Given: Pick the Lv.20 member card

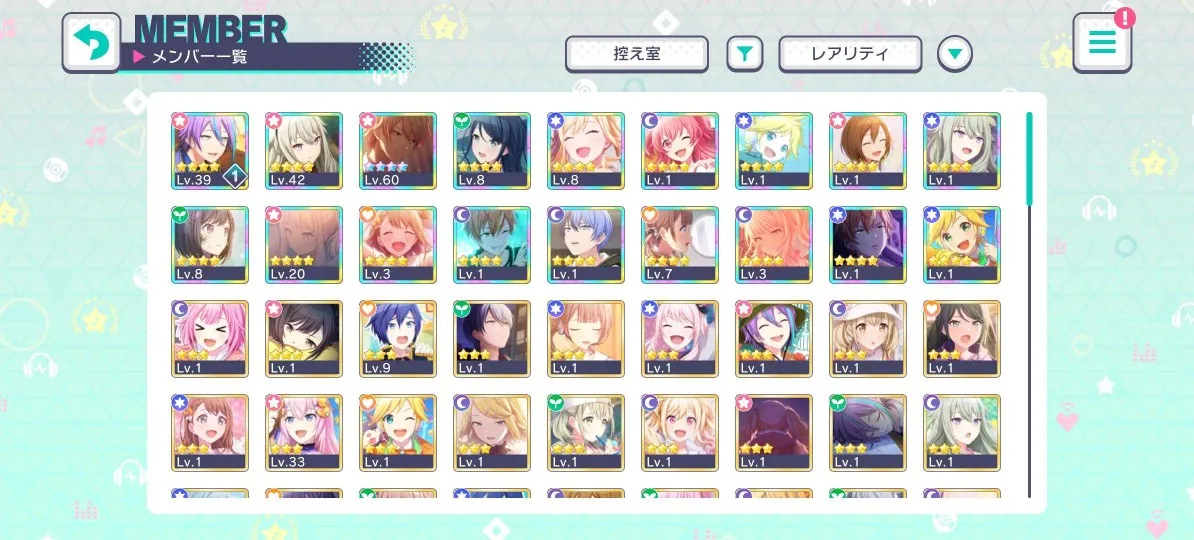Looking at the screenshot, I should point(303,245).
